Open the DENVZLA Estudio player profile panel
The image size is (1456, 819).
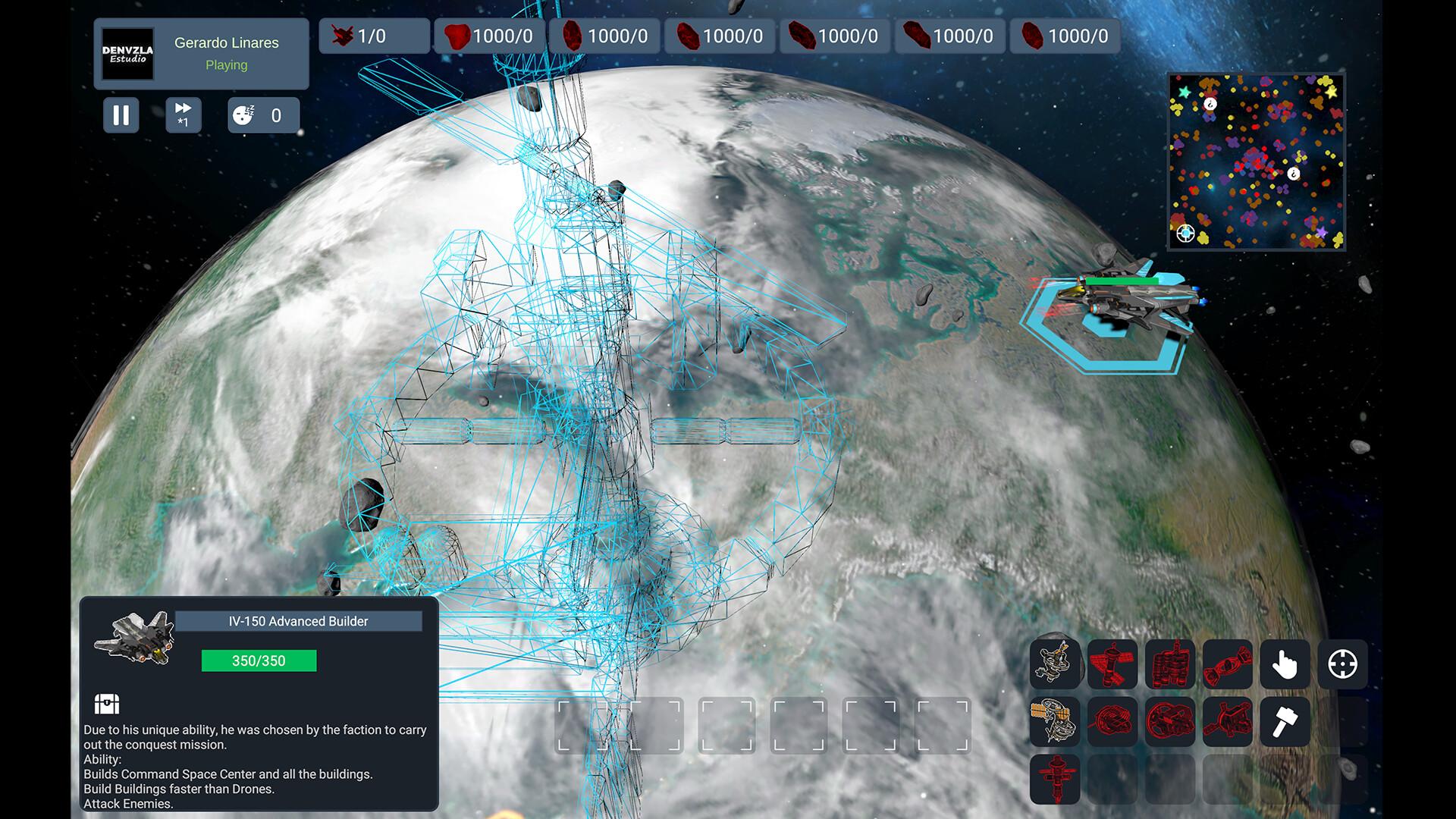(x=126, y=53)
